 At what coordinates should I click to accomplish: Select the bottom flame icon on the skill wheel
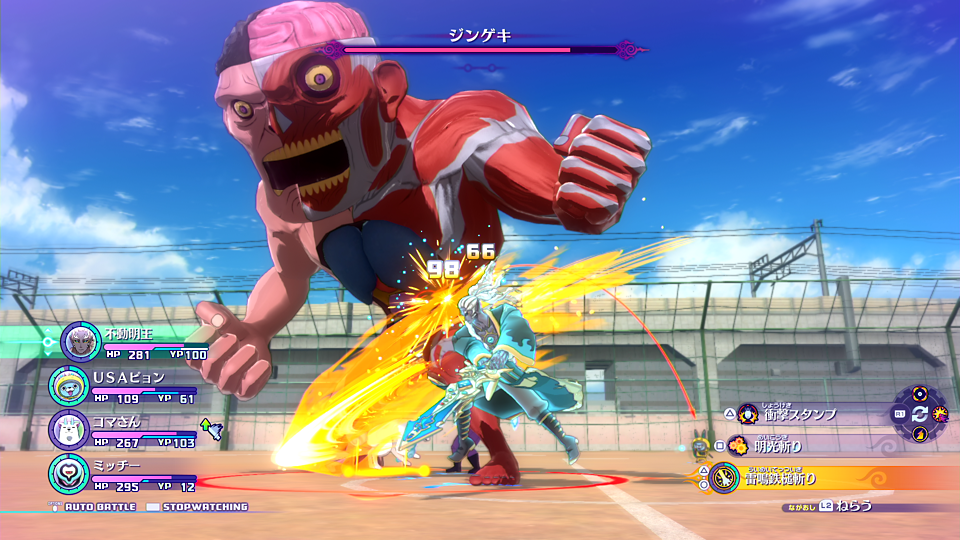point(919,433)
